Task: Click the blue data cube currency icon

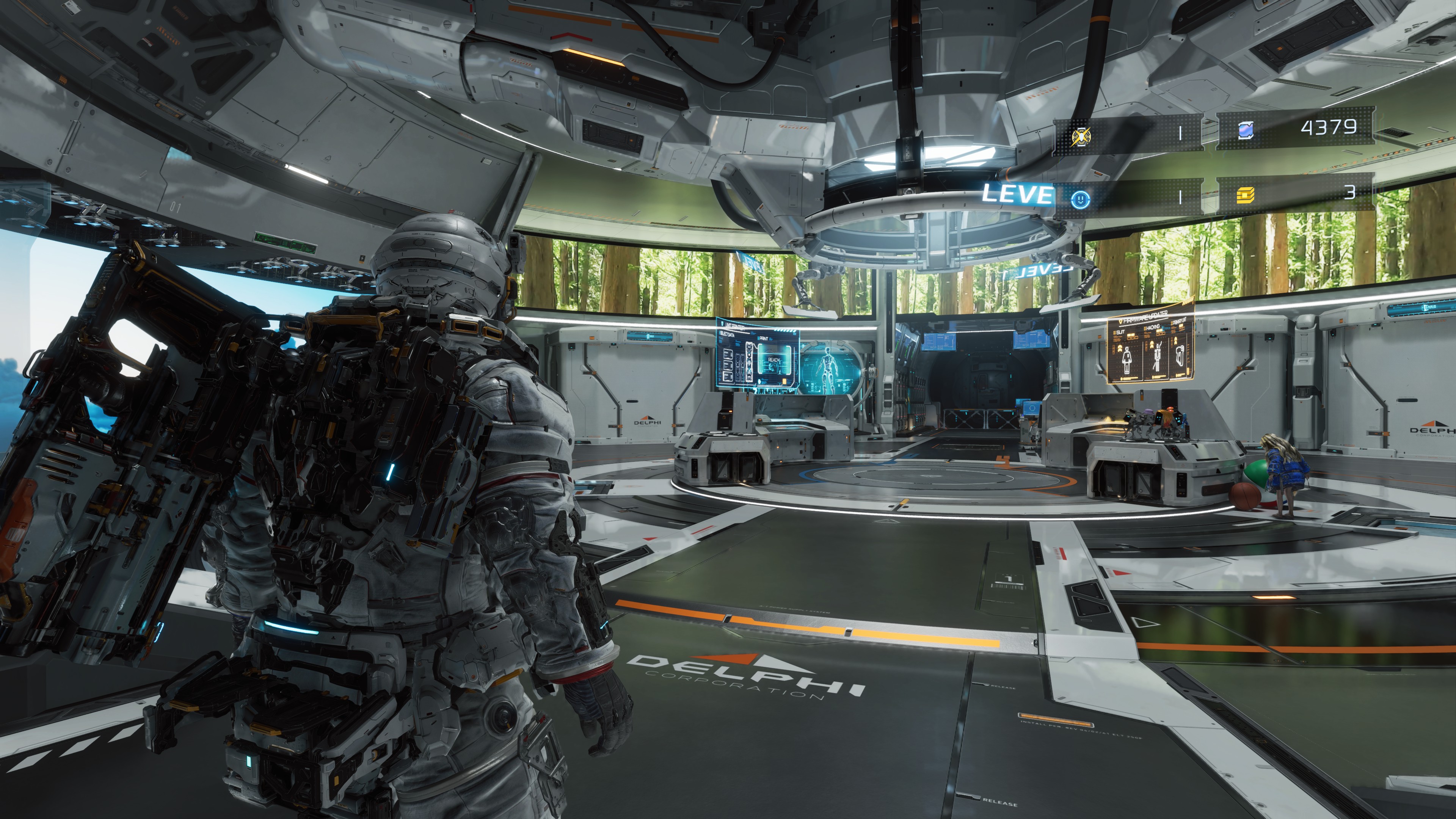Action: [x=1246, y=131]
